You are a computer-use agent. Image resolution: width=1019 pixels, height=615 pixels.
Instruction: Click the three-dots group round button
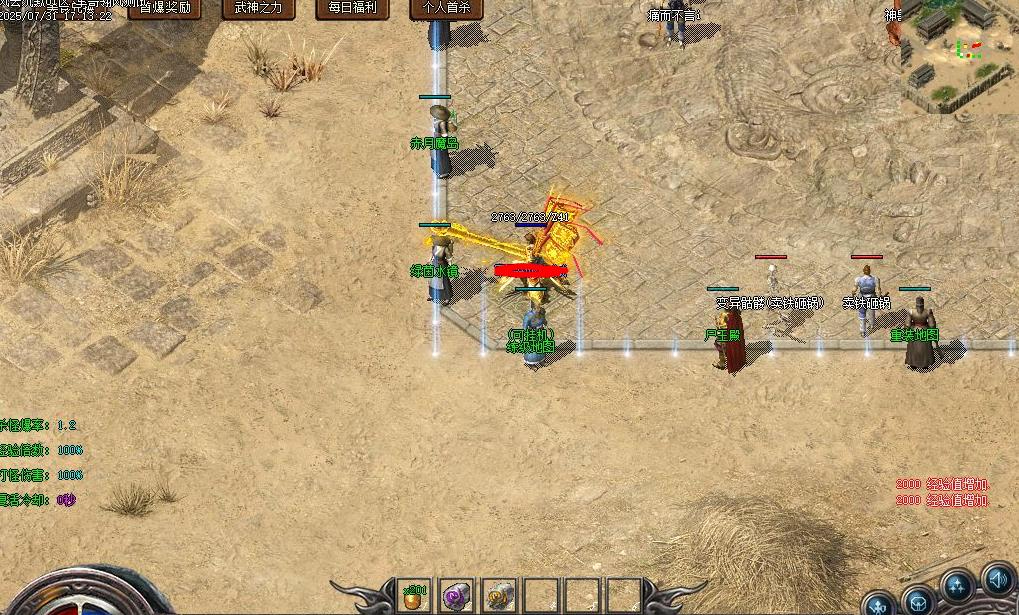(956, 586)
